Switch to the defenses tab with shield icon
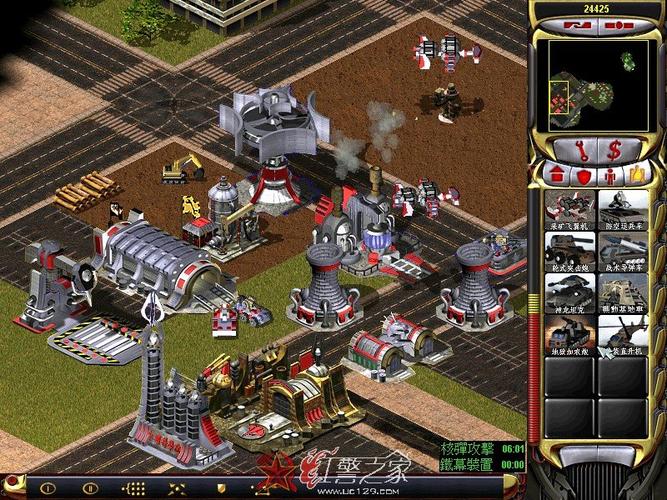 [584, 175]
